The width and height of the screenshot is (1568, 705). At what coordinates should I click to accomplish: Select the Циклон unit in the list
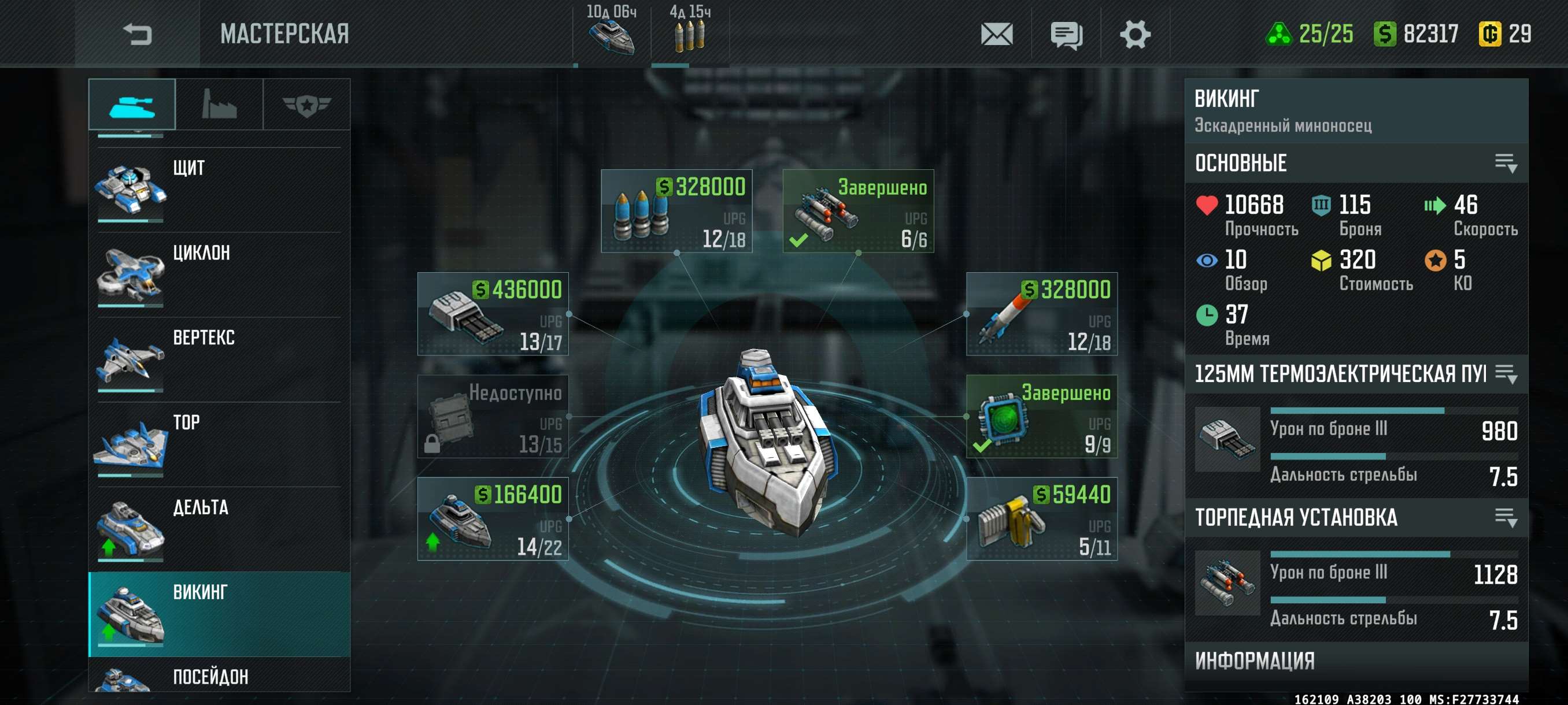point(219,274)
